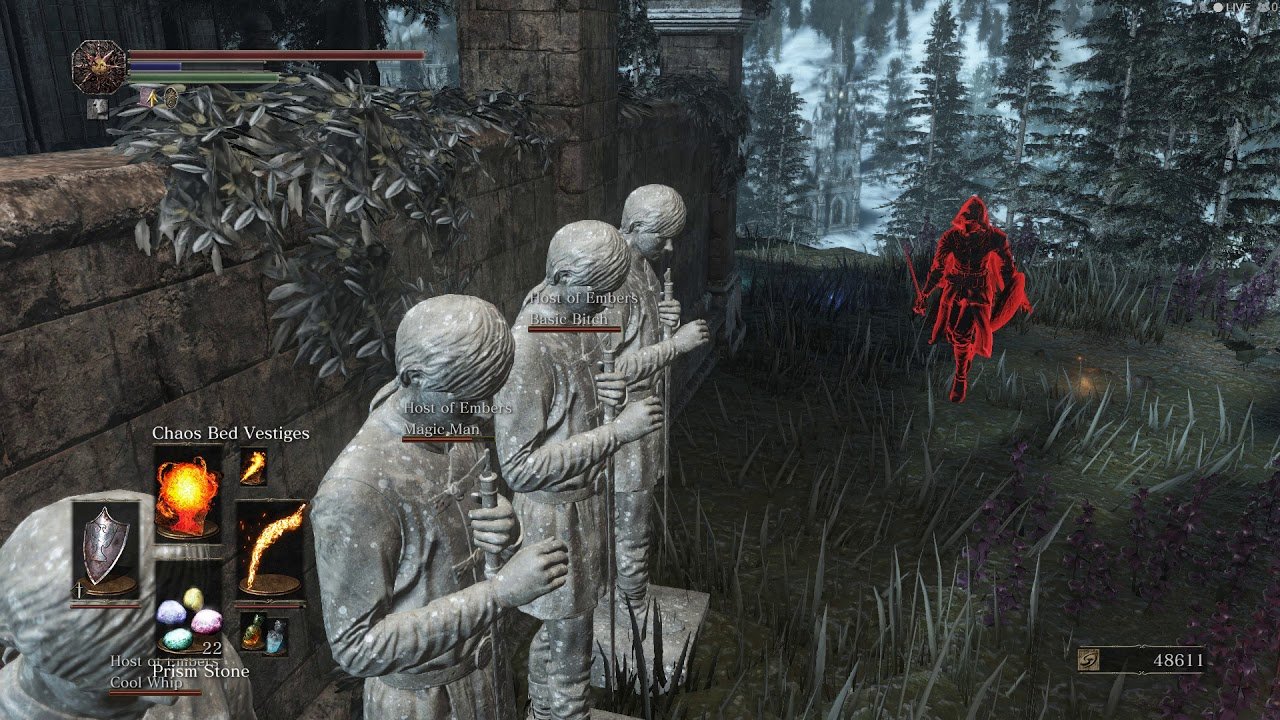Click the sun covenant emblem
This screenshot has height=720, width=1280.
[x=99, y=67]
